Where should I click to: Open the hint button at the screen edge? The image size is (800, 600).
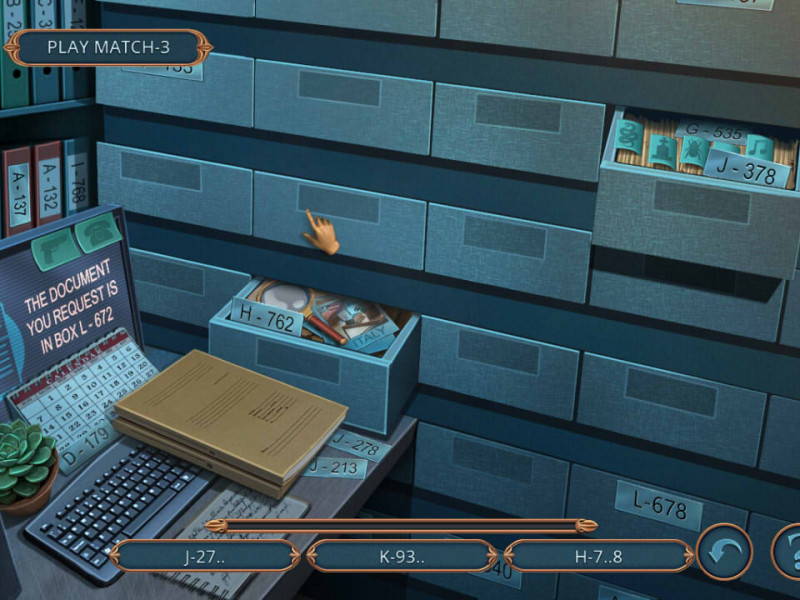788,553
